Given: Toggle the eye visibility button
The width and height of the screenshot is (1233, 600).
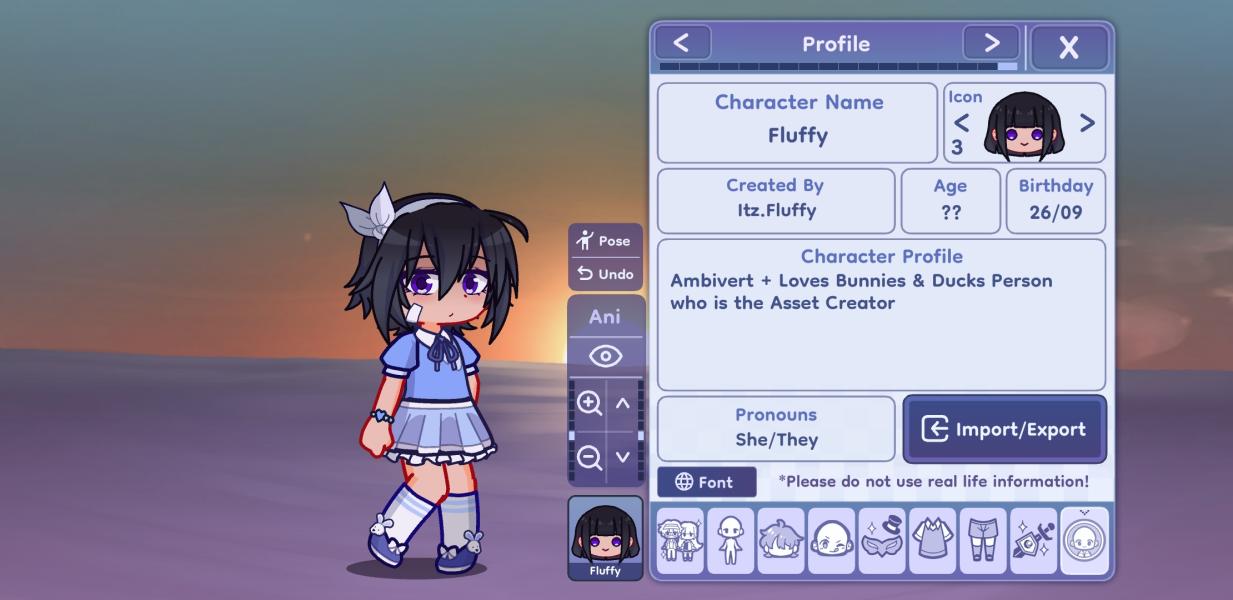Looking at the screenshot, I should 605,356.
